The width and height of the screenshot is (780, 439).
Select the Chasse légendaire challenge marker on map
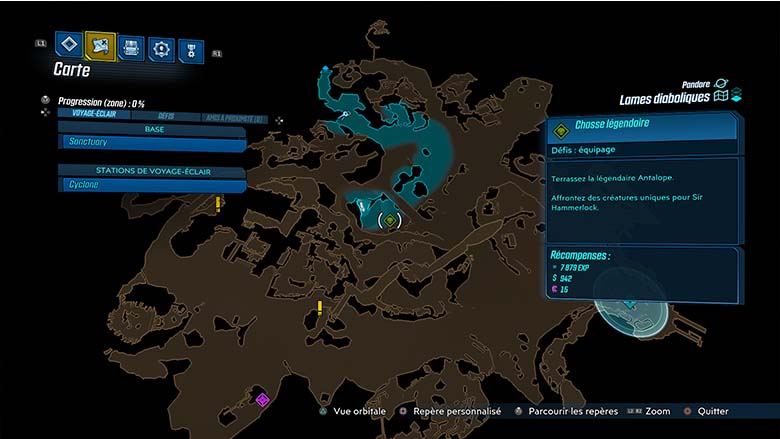click(389, 219)
